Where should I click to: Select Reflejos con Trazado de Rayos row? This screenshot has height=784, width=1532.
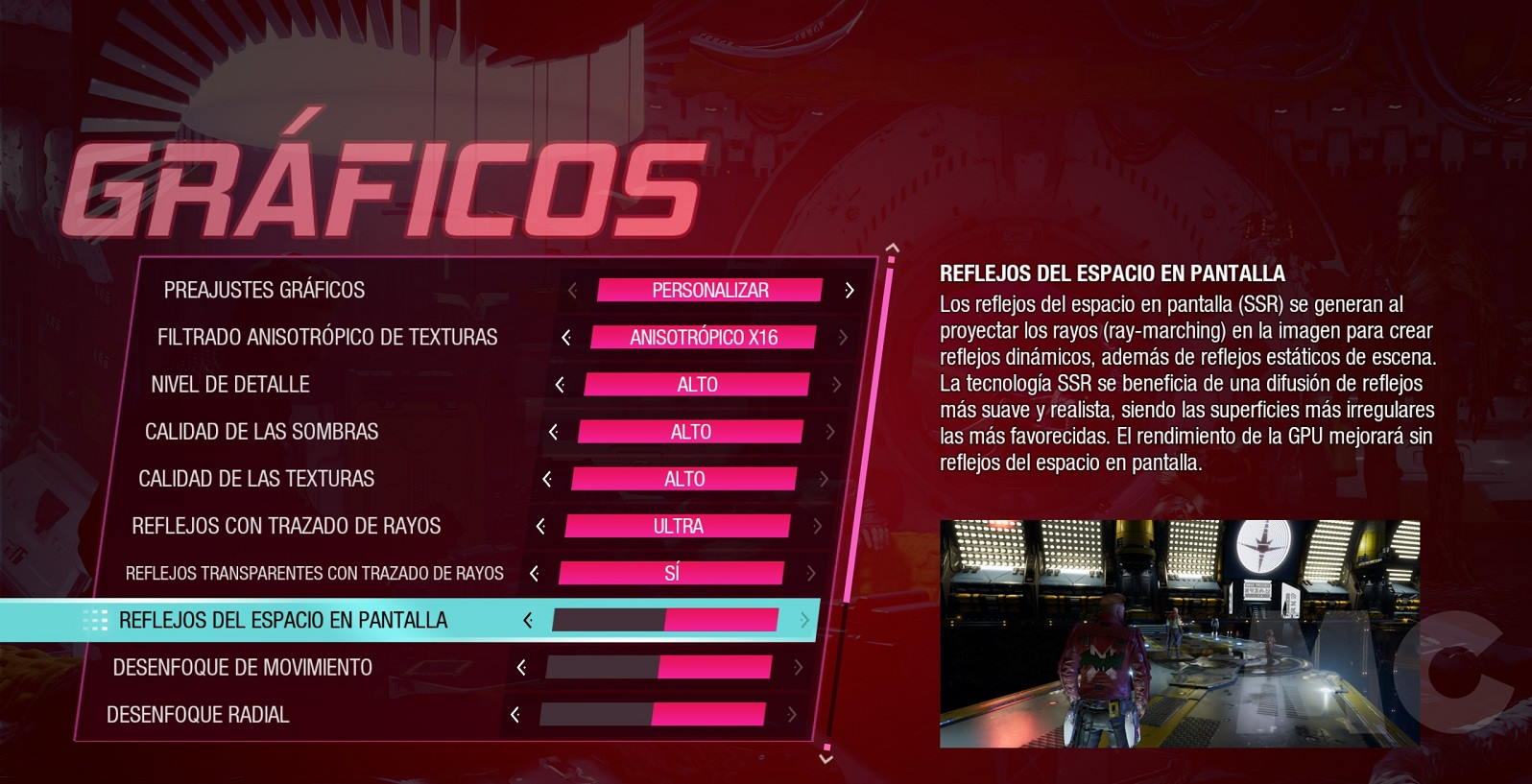286,526
